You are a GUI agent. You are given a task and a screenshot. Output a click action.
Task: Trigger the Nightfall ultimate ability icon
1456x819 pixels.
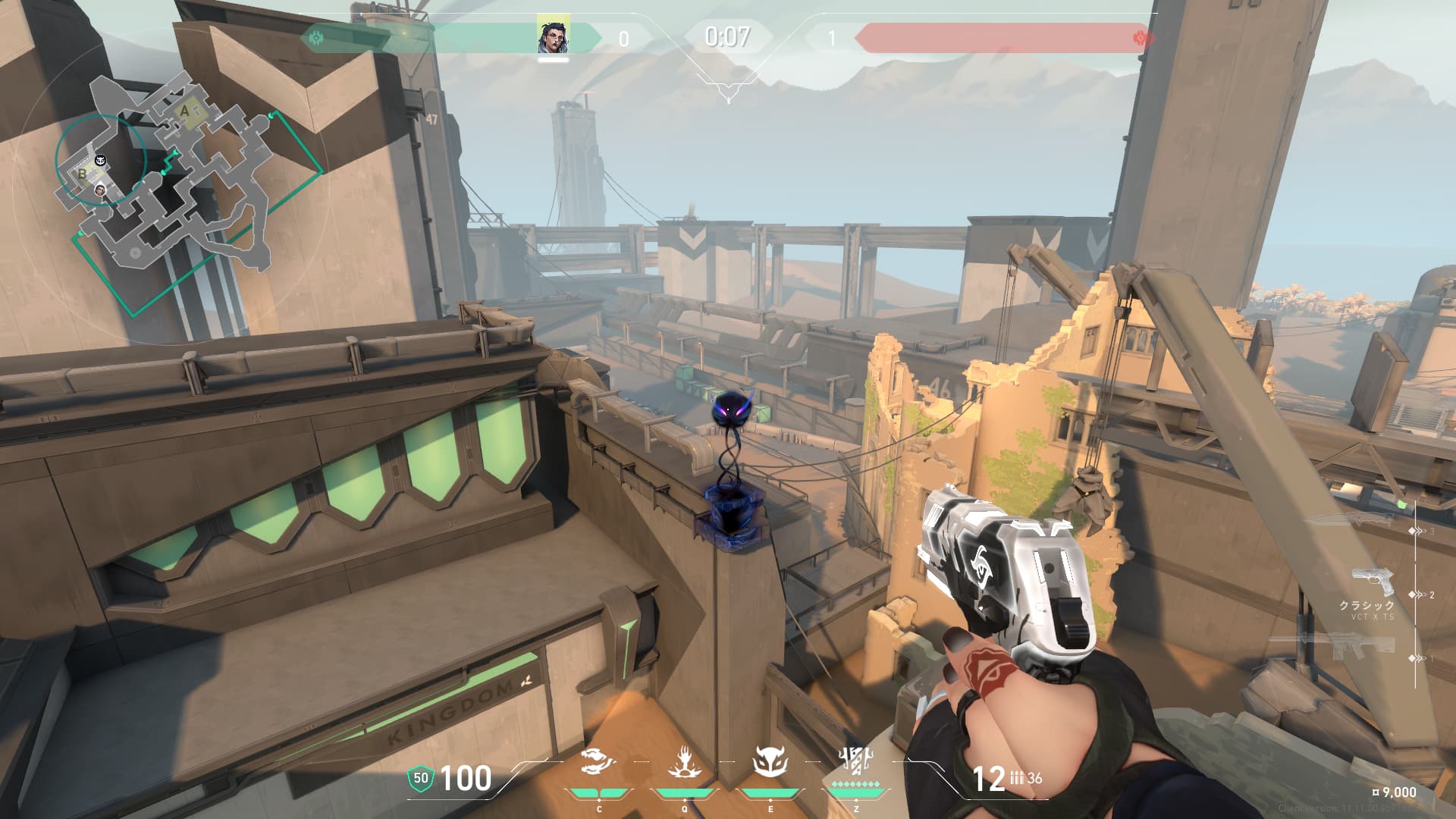point(855,760)
